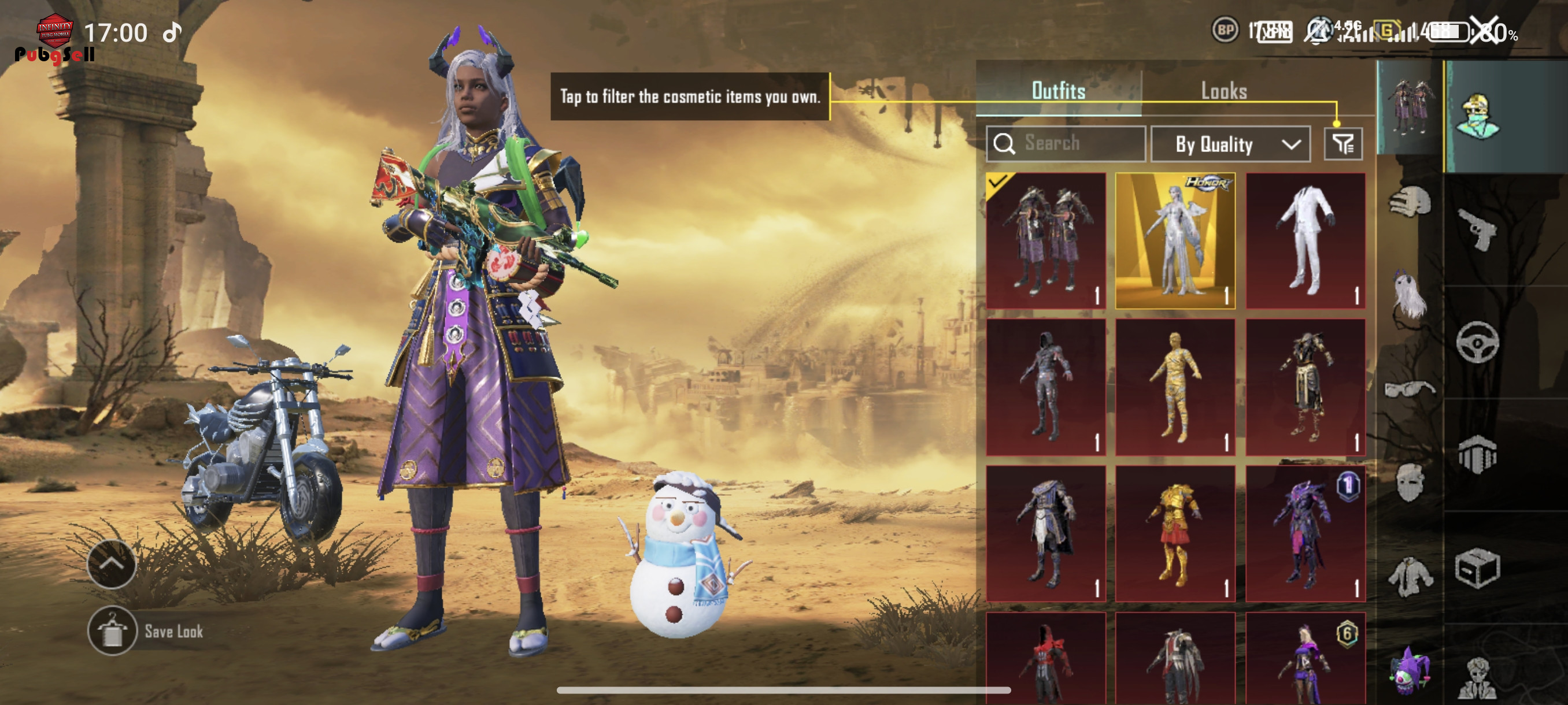
Task: Select the Outfits tab
Action: (1059, 91)
